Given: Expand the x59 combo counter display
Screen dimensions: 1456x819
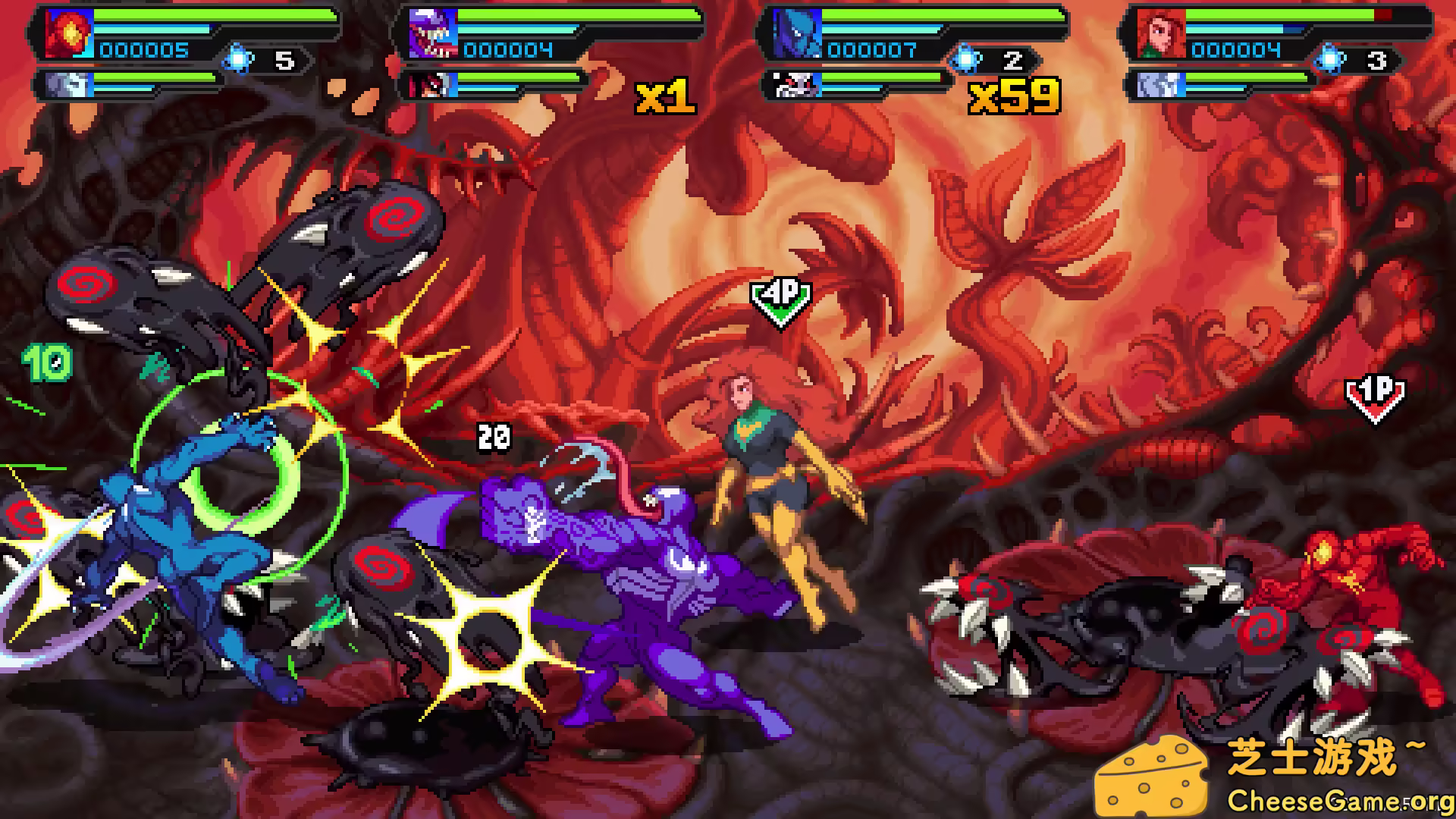Looking at the screenshot, I should [x=1015, y=96].
